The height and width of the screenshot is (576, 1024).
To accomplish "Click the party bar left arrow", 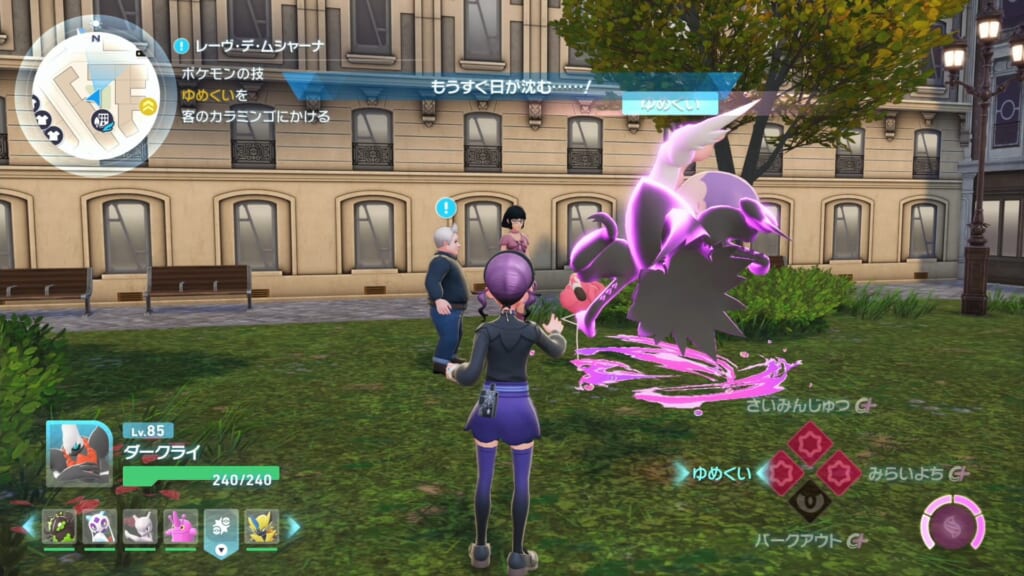I will pyautogui.click(x=28, y=527).
